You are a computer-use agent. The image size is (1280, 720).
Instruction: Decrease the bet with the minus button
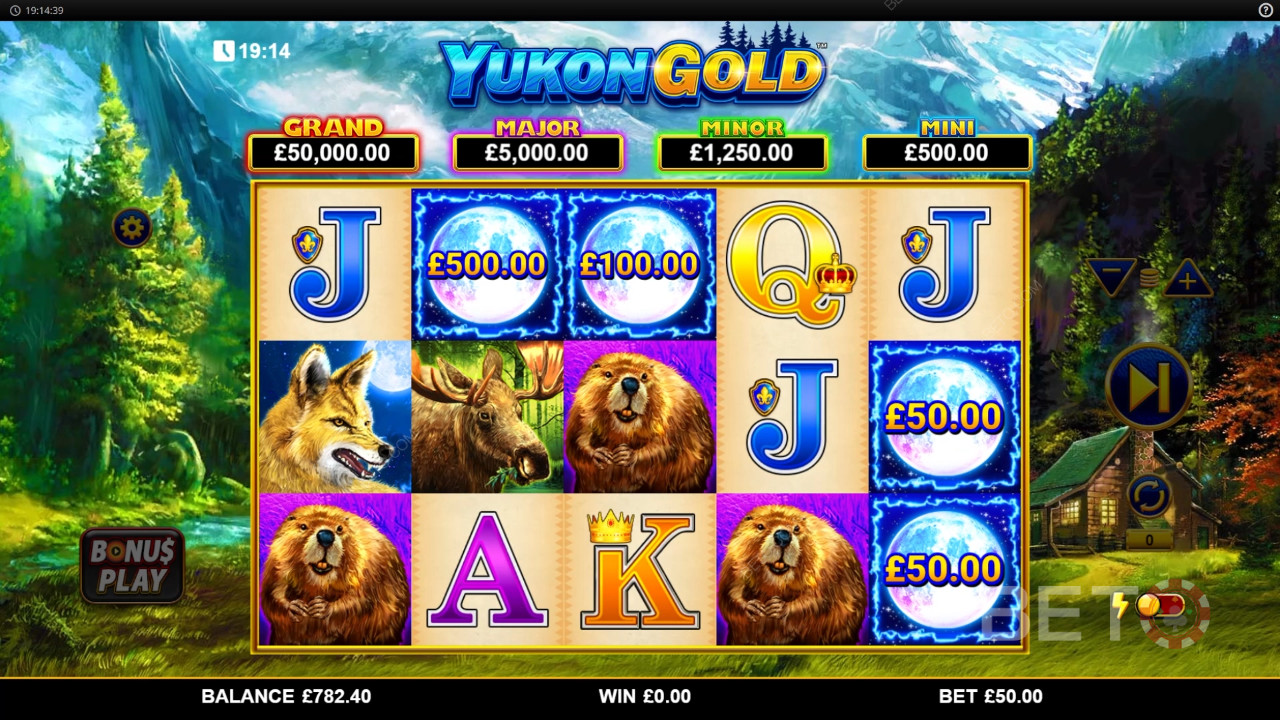1113,278
